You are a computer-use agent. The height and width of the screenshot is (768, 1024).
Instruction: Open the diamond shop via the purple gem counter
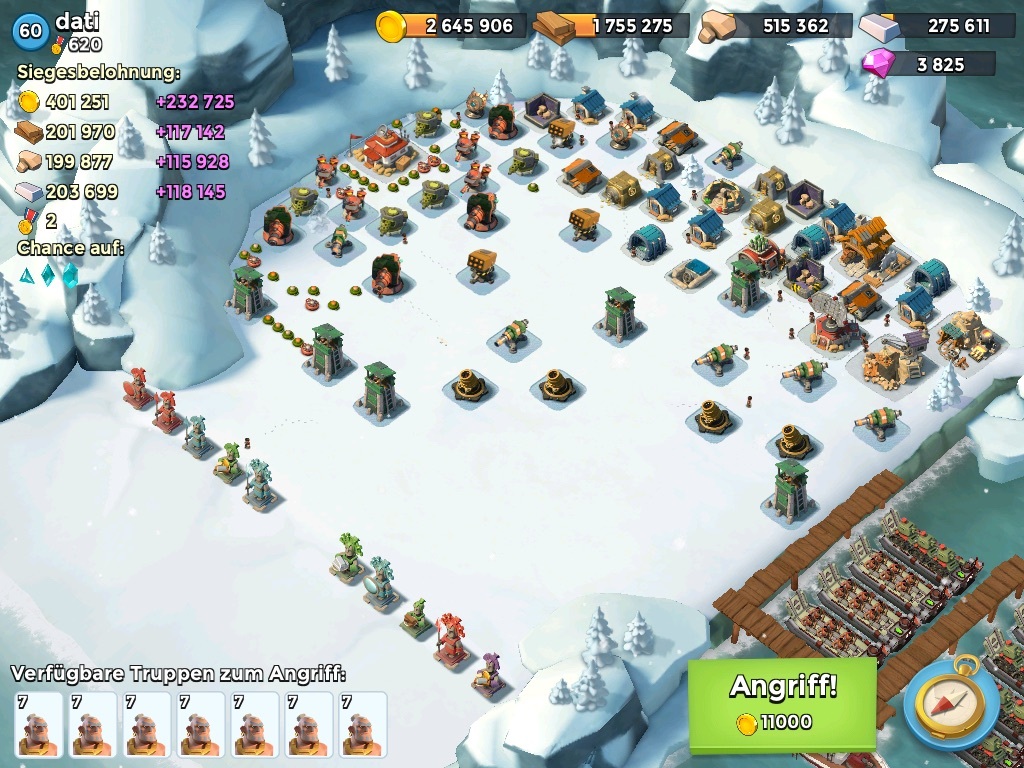930,64
